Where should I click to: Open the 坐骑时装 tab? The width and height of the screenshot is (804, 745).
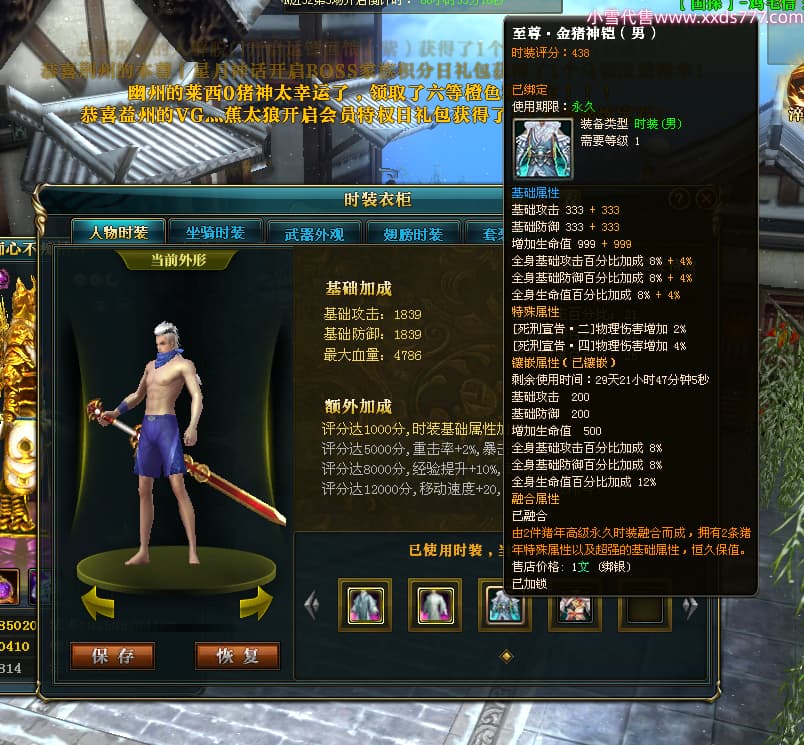pos(215,233)
